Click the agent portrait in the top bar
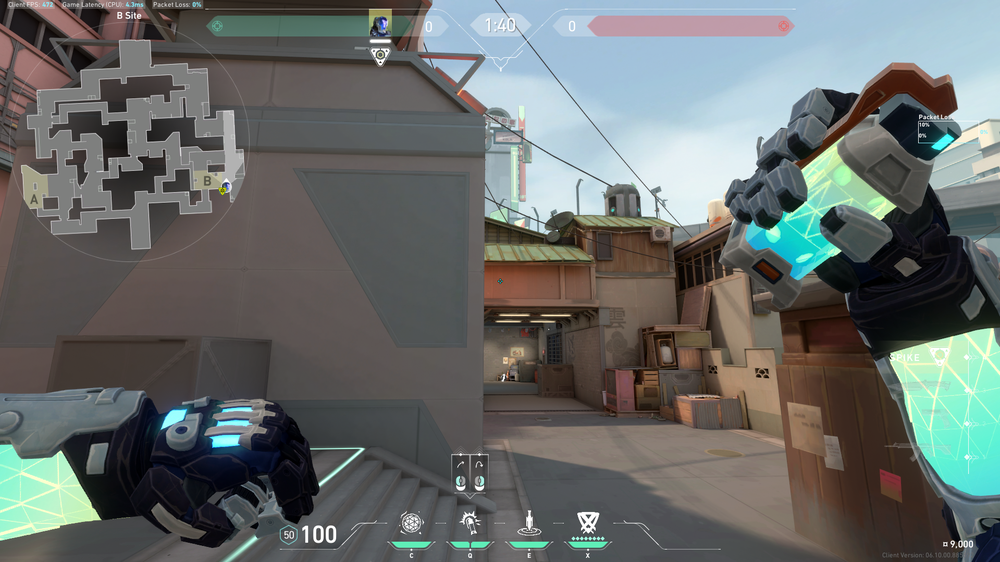This screenshot has width=1000, height=562. tap(380, 25)
